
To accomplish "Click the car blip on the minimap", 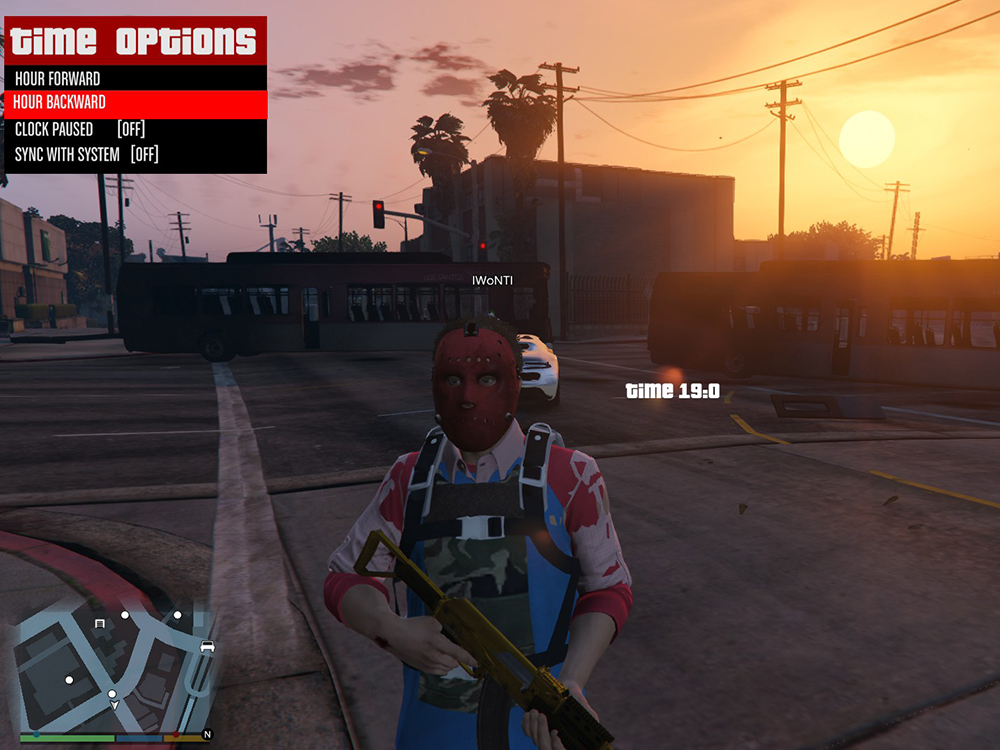I will click(x=207, y=646).
